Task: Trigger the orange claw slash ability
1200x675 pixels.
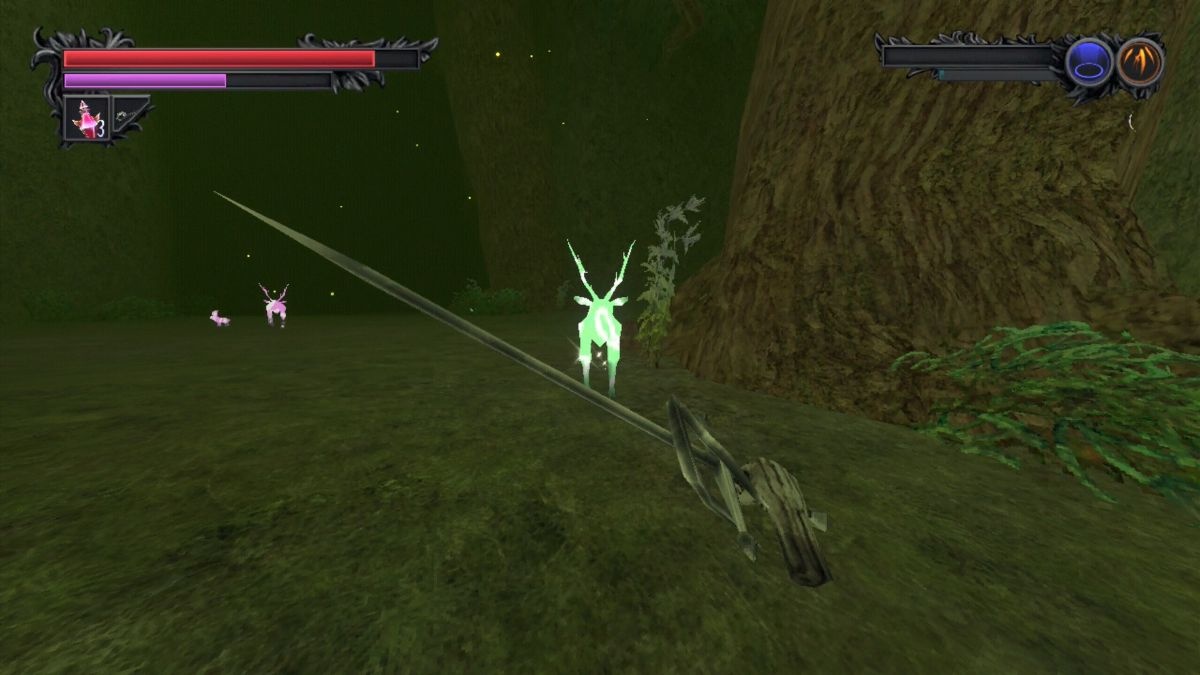Action: (1139, 62)
